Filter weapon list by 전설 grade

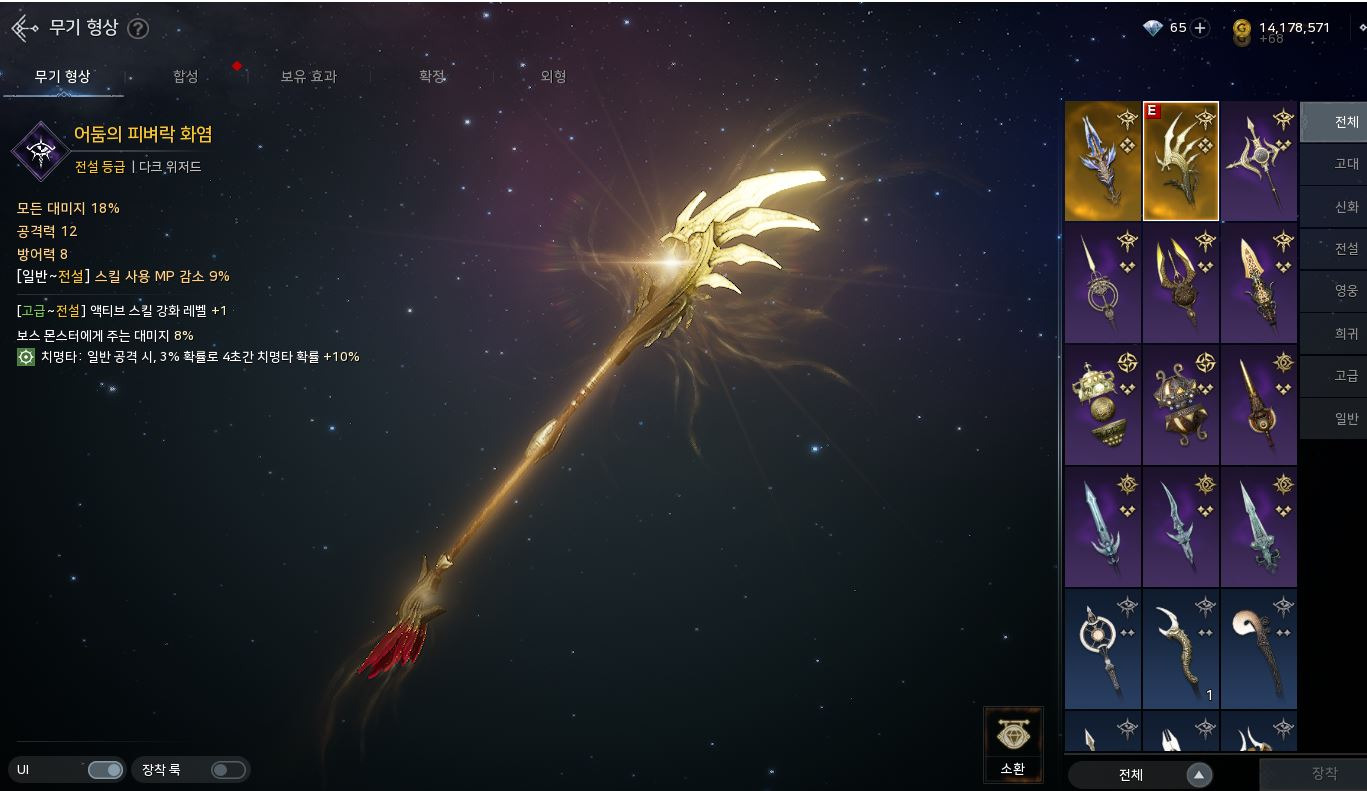click(x=1346, y=248)
